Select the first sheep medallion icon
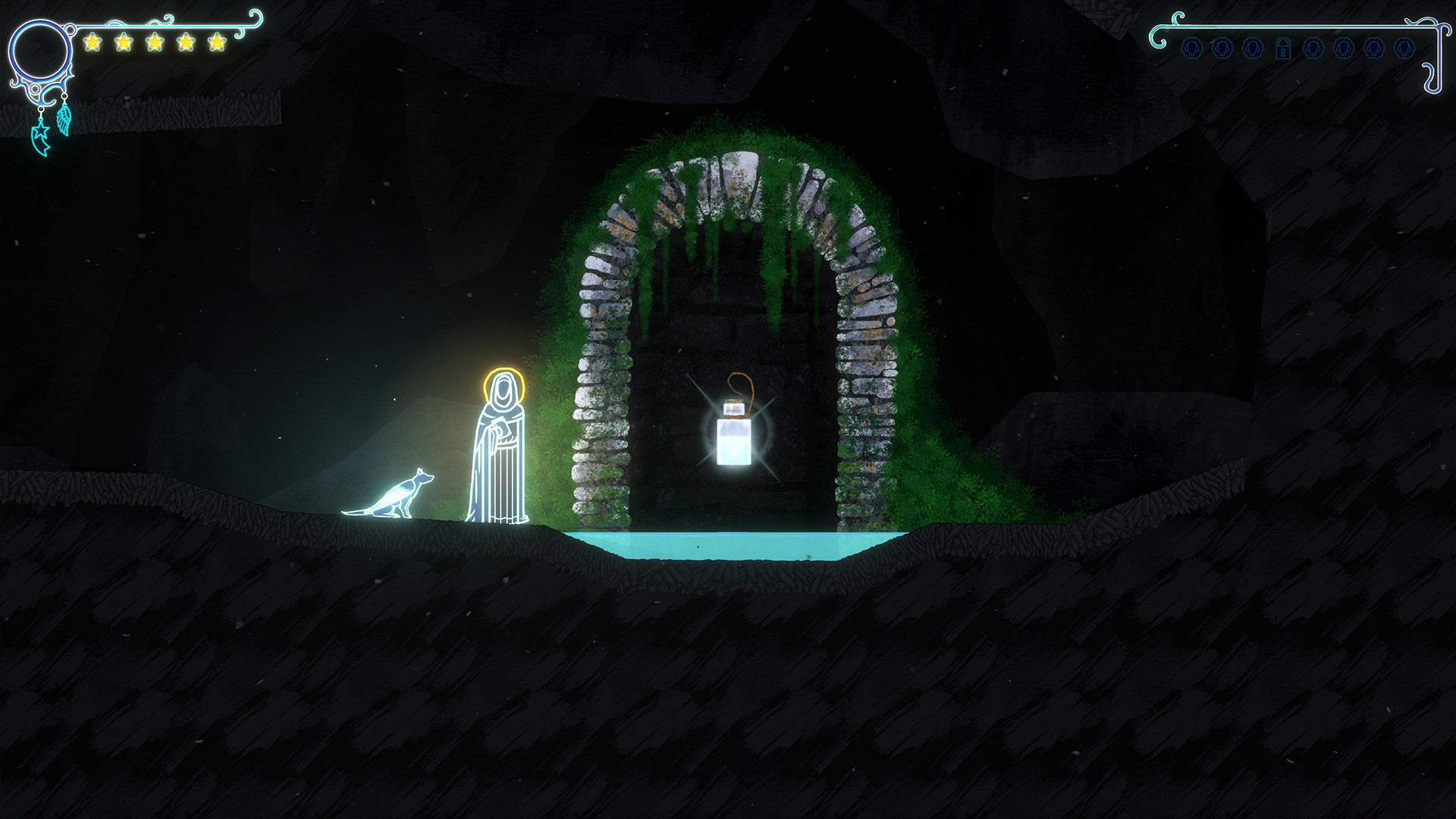 click(1192, 48)
